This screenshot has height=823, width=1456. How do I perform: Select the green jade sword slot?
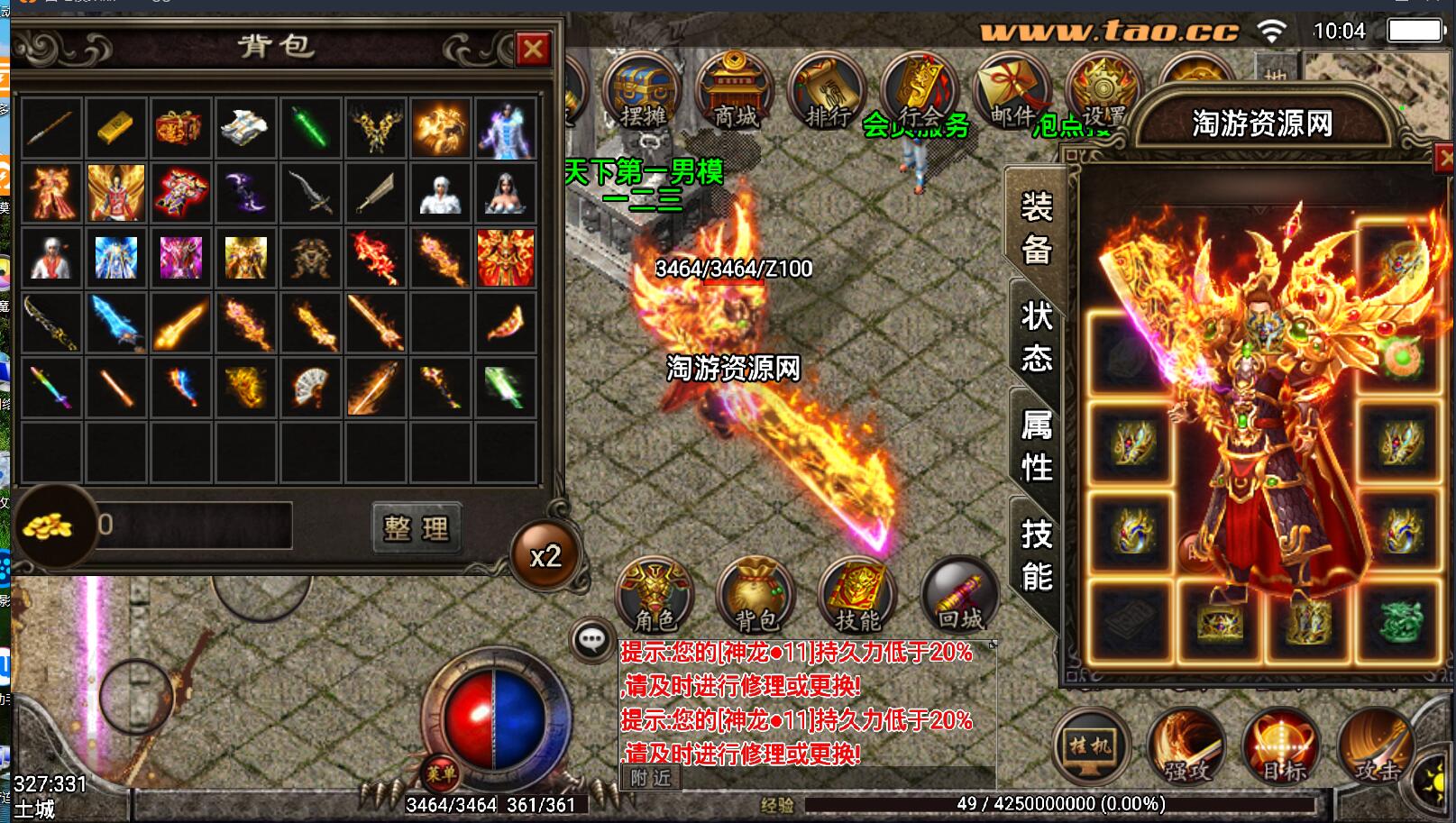311,128
